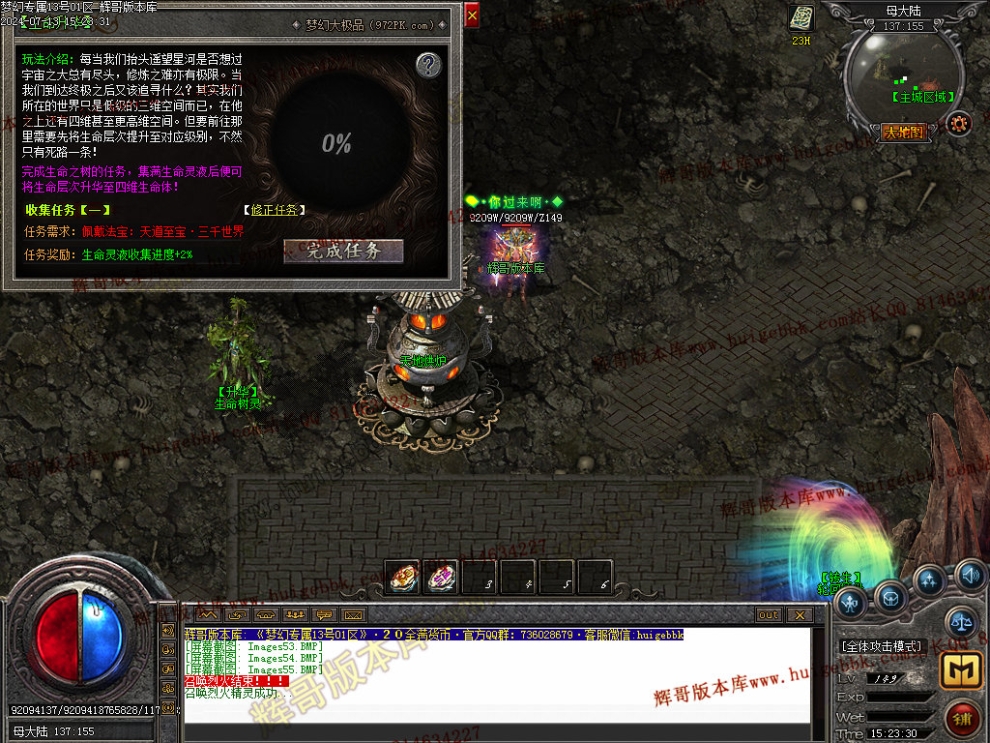
Task: Click the chat window's out button
Action: pos(768,615)
